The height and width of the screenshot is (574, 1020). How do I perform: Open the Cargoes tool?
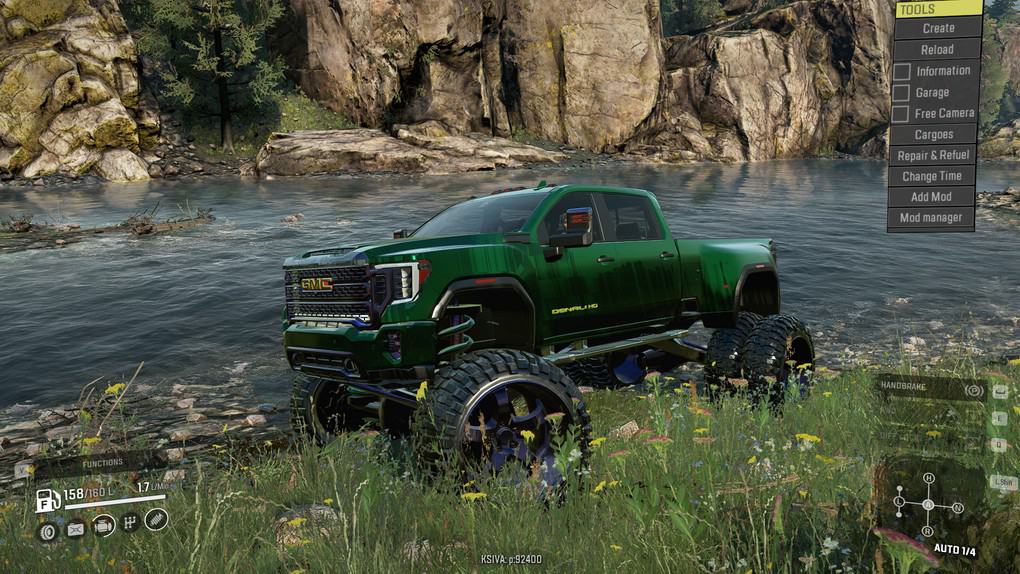(x=933, y=134)
